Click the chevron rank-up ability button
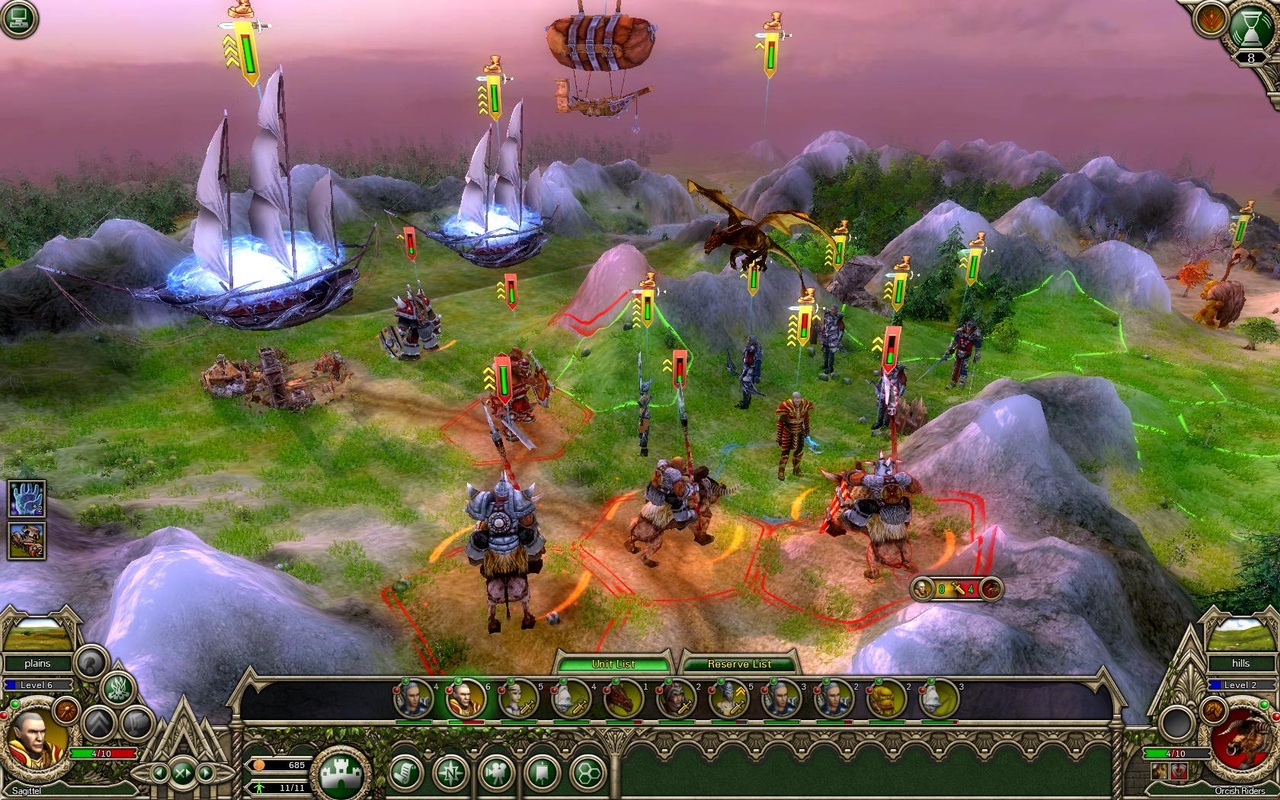1280x800 pixels. (100, 723)
